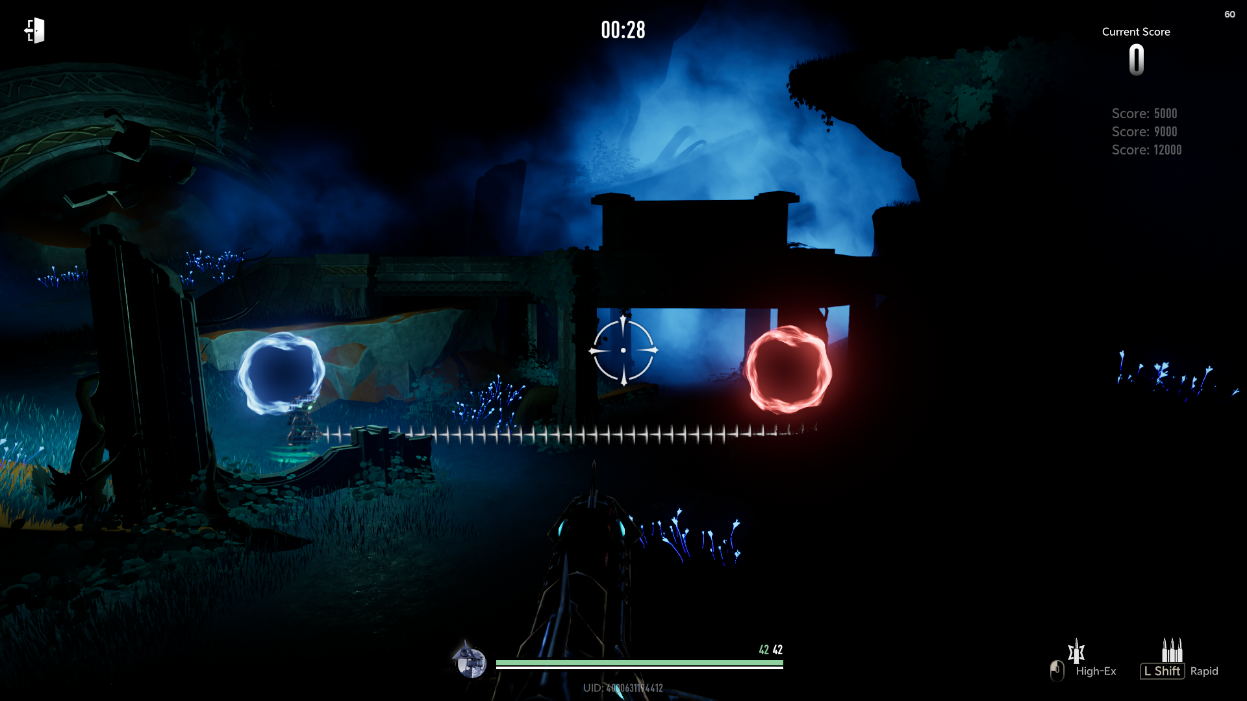The image size is (1247, 701).
Task: Activate the Rapid fire ability icon
Action: (x=1172, y=650)
